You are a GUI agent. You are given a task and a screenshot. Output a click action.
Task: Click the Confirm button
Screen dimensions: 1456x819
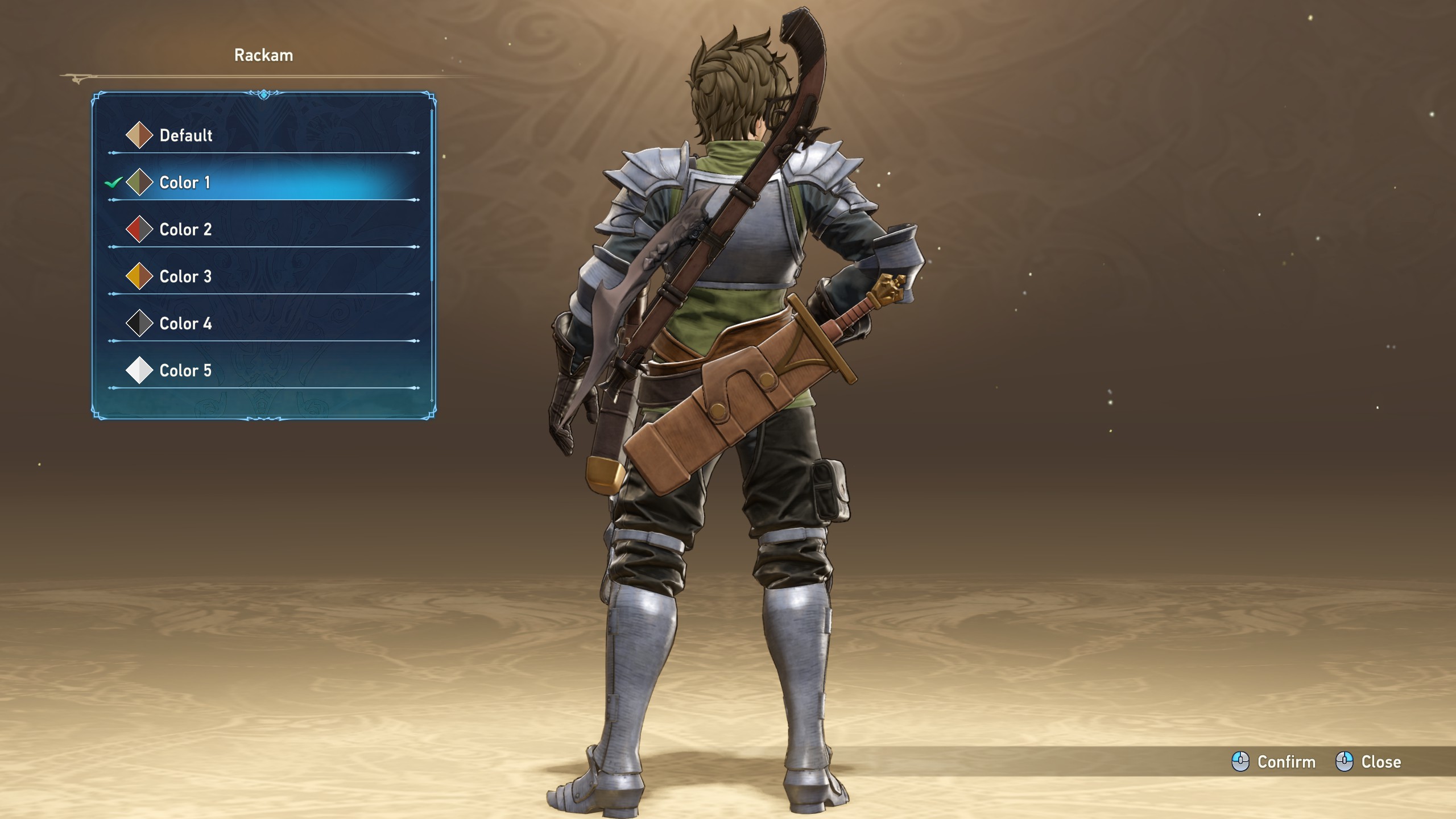click(x=1274, y=762)
